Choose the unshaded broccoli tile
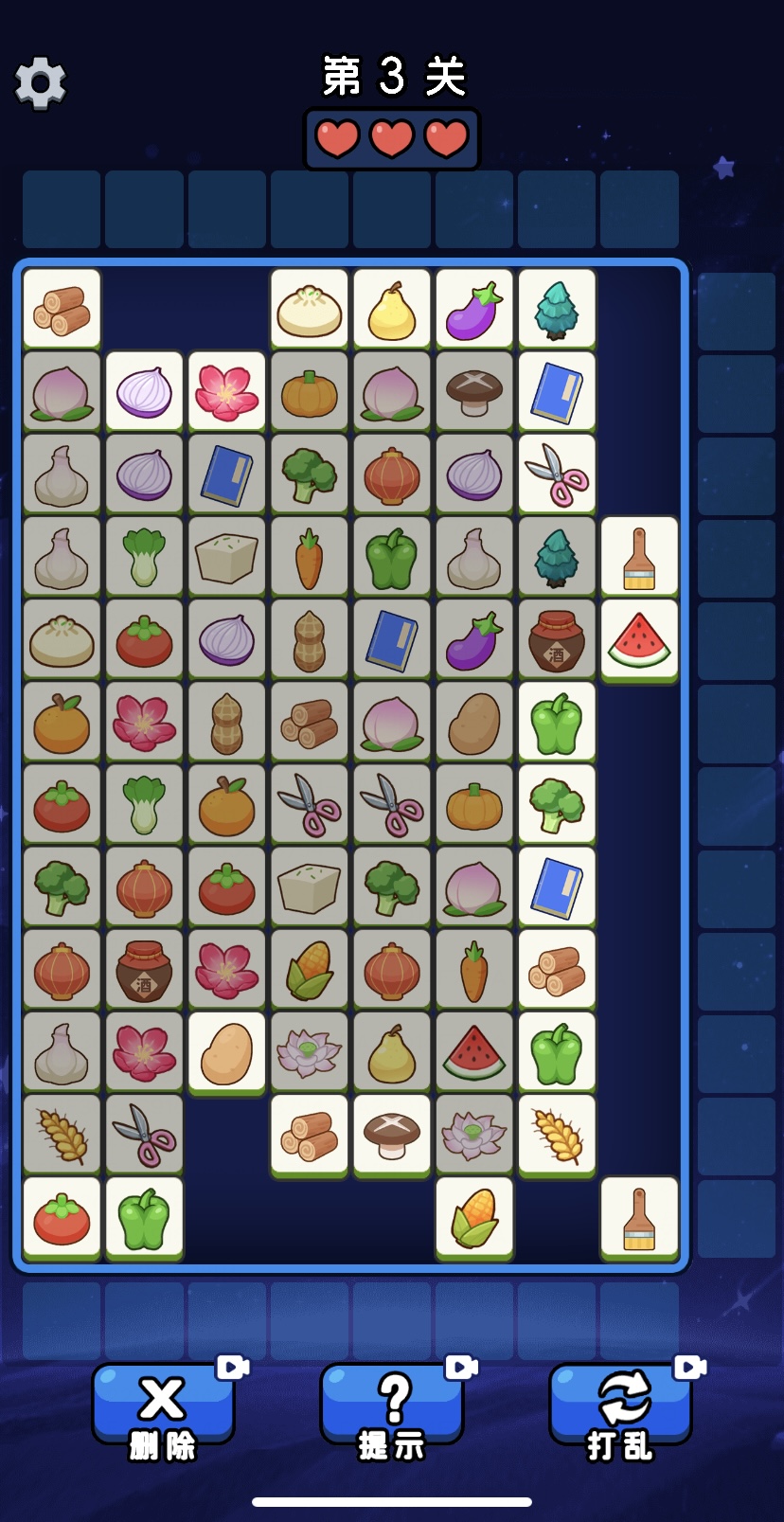 557,804
